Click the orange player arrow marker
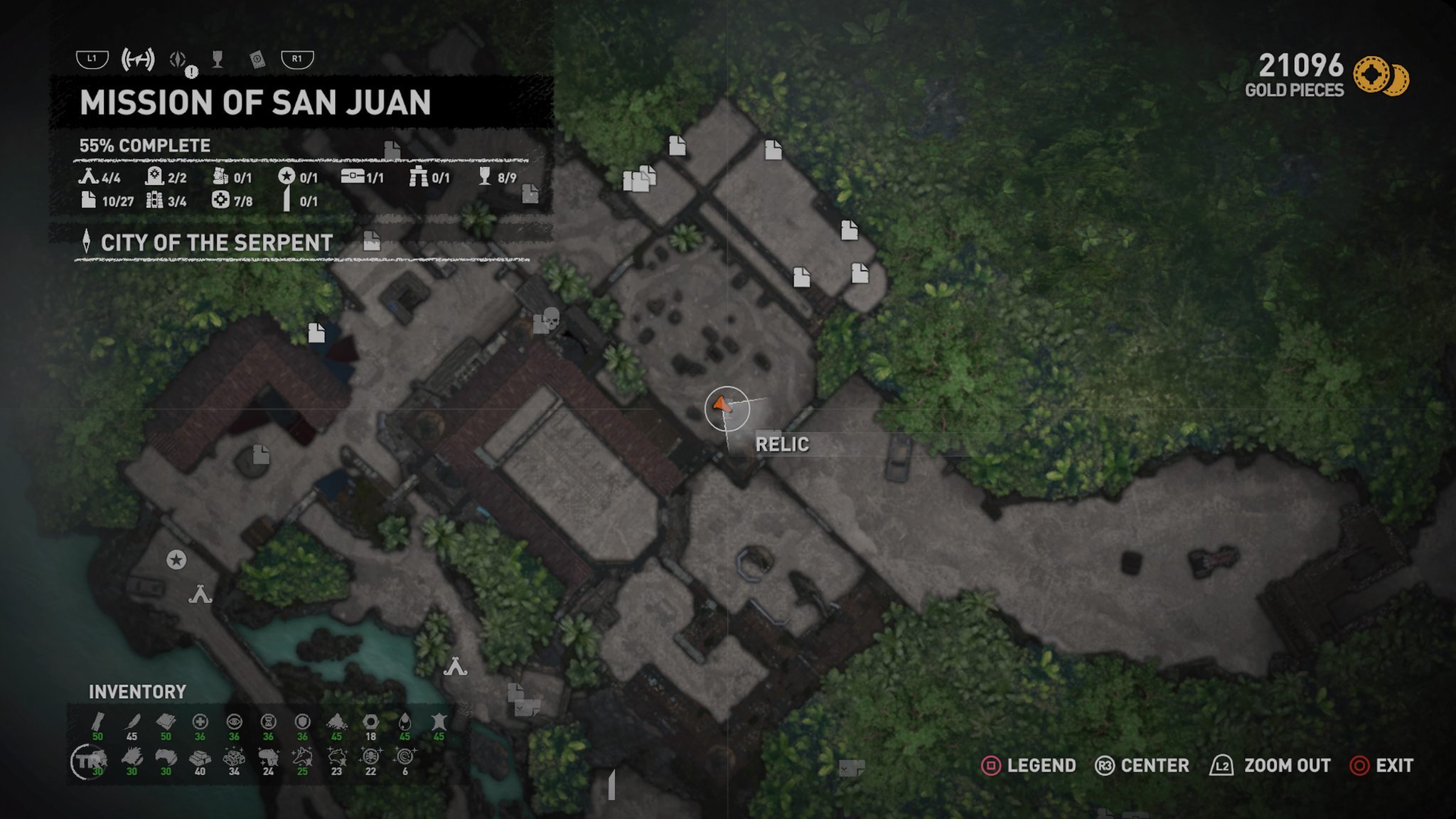The width and height of the screenshot is (1456, 819). point(722,405)
